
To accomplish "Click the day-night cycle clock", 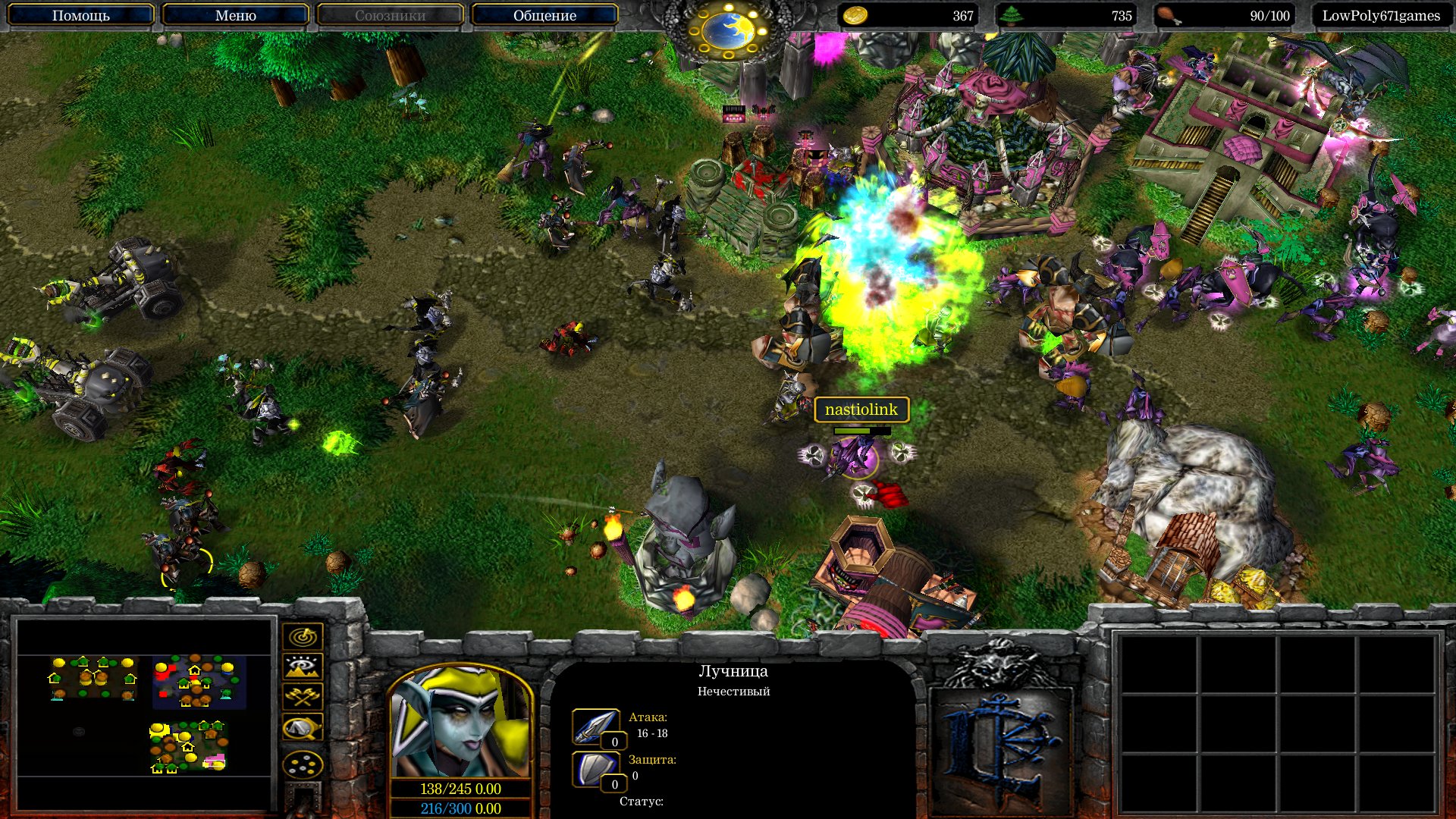I will click(726, 30).
